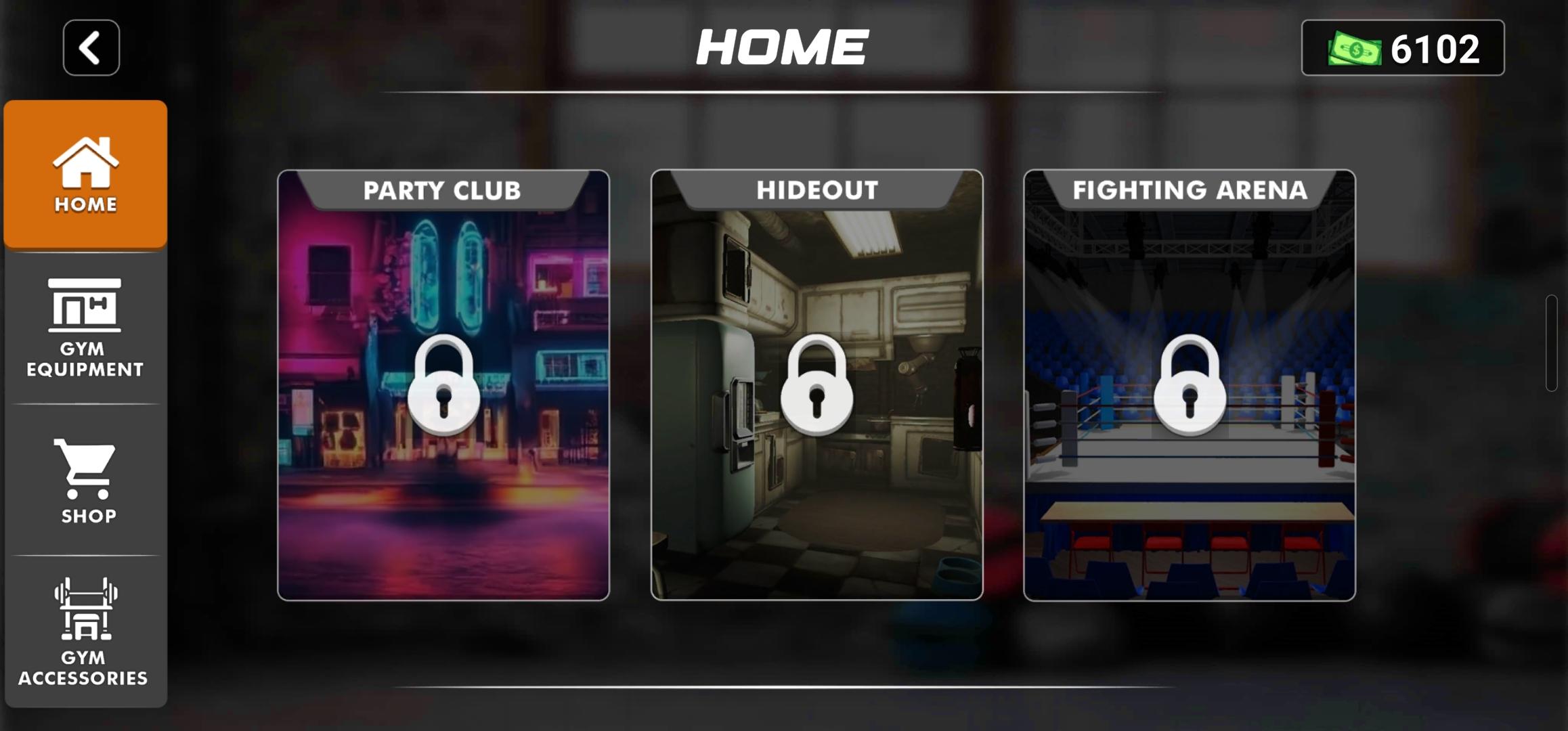Click the Party Club title banner
The width and height of the screenshot is (1568, 731).
(443, 191)
